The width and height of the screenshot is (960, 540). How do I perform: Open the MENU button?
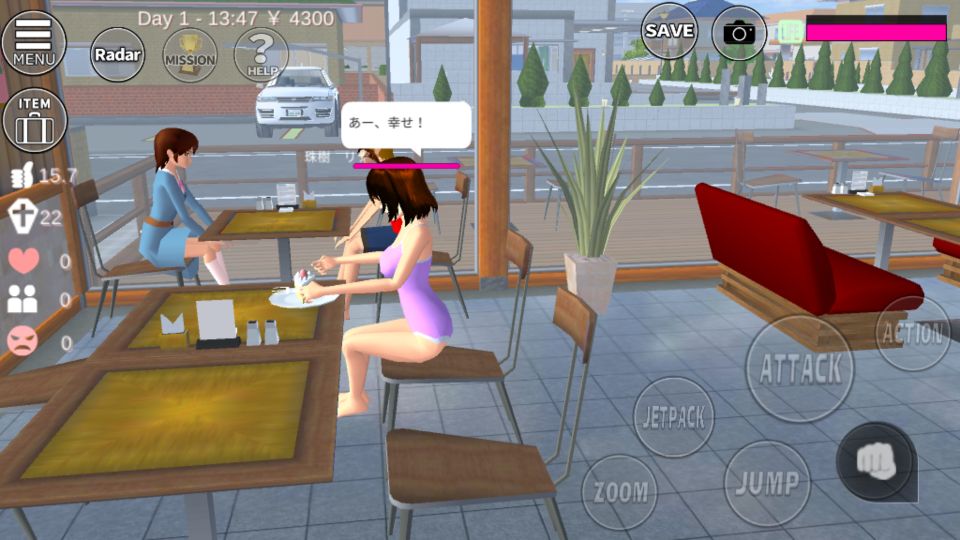click(x=33, y=41)
